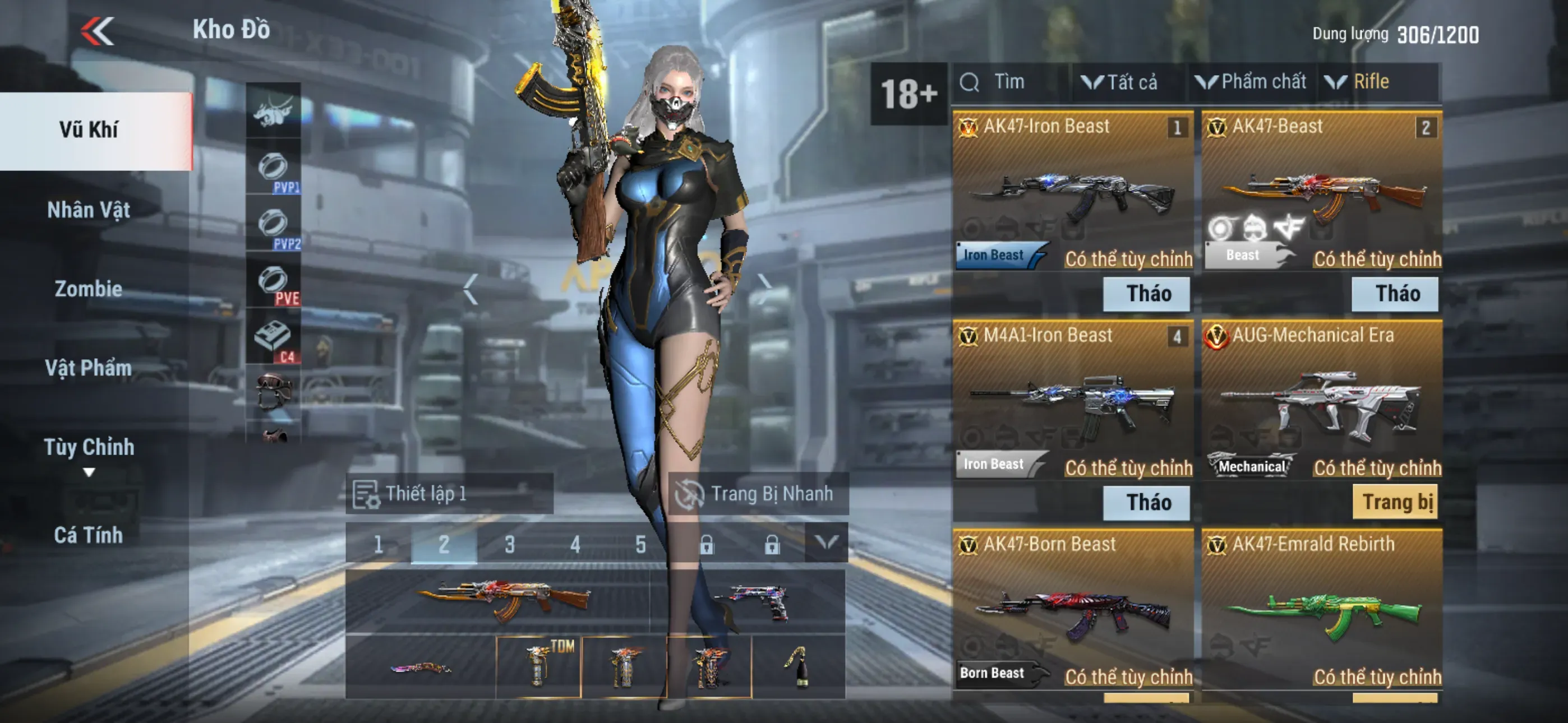Open the Zombie category tab
Viewport: 1568px width, 723px height.
tap(89, 289)
